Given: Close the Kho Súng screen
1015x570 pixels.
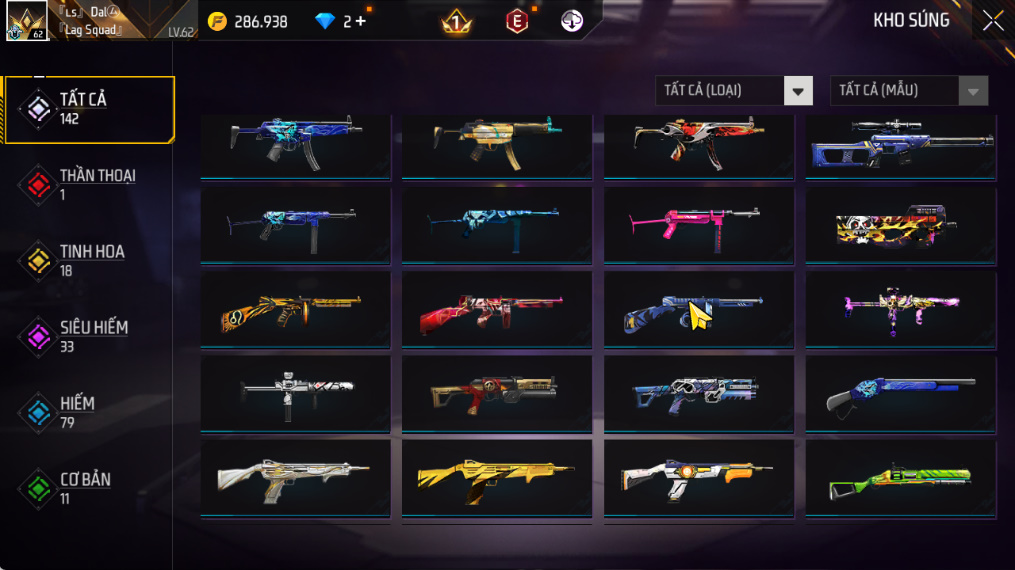Looking at the screenshot, I should [992, 21].
